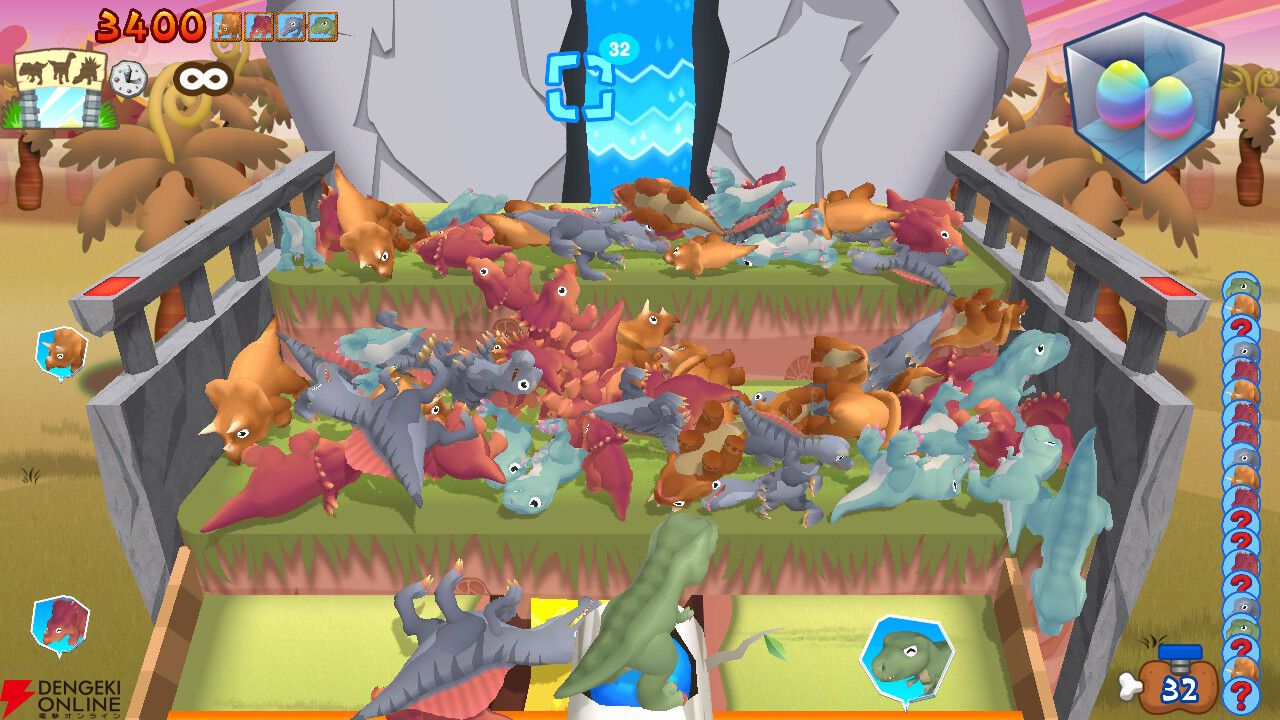Click the clock icon near the dinosaur gate

[x=126, y=77]
